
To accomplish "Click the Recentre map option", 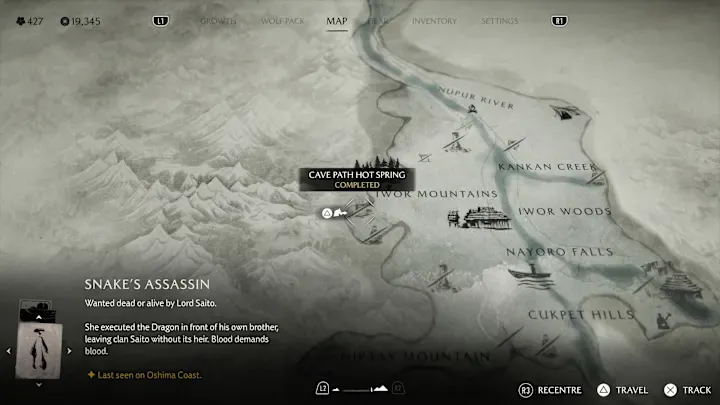I will pos(550,388).
